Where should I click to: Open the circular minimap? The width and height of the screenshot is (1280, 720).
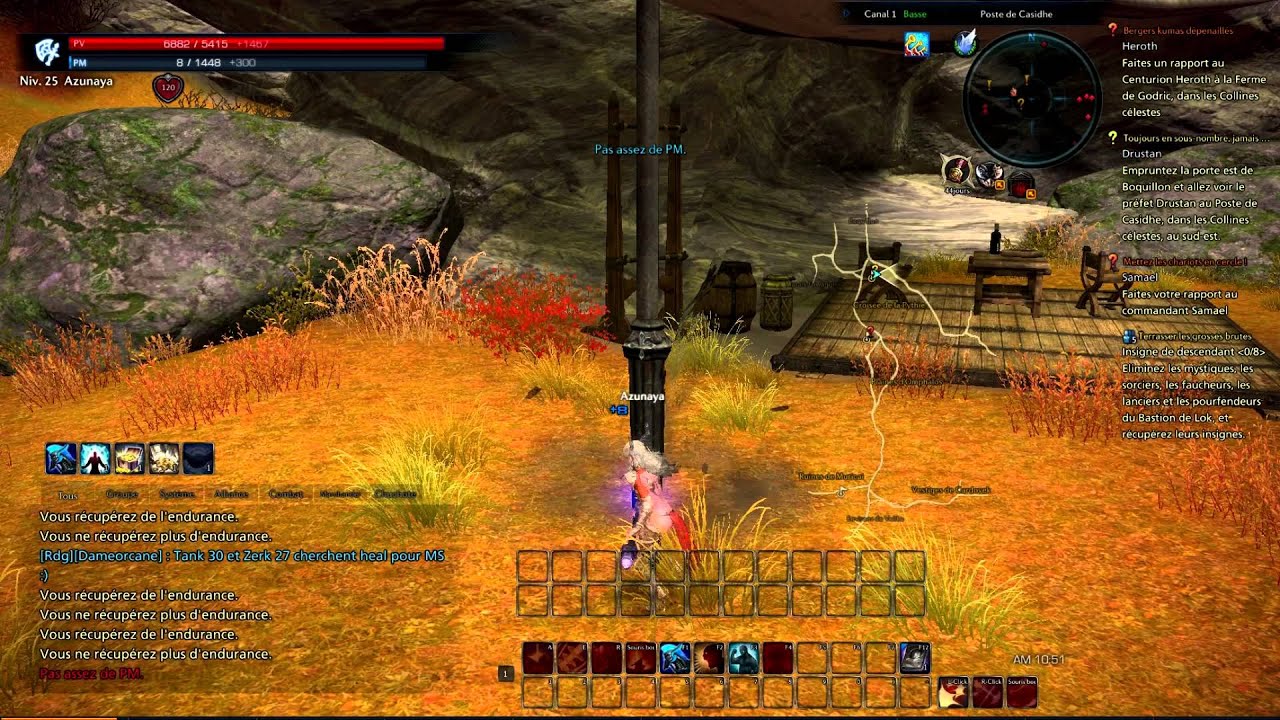1030,97
